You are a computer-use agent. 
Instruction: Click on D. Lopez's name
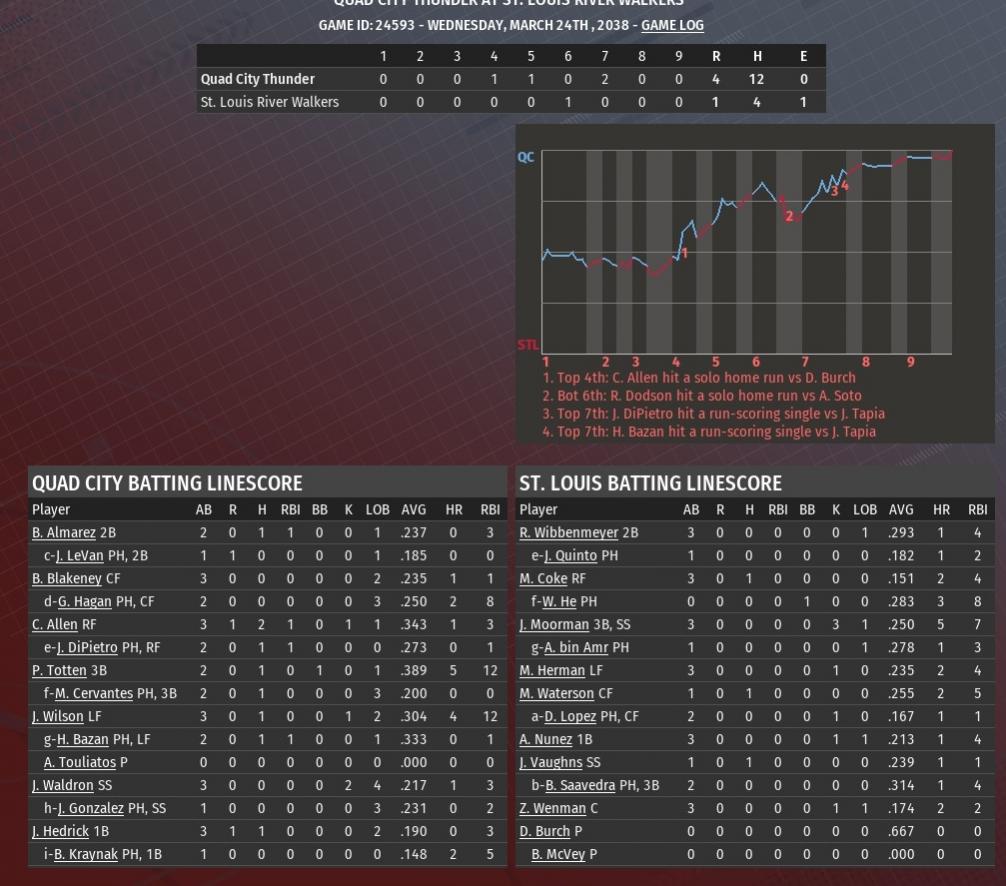click(570, 717)
